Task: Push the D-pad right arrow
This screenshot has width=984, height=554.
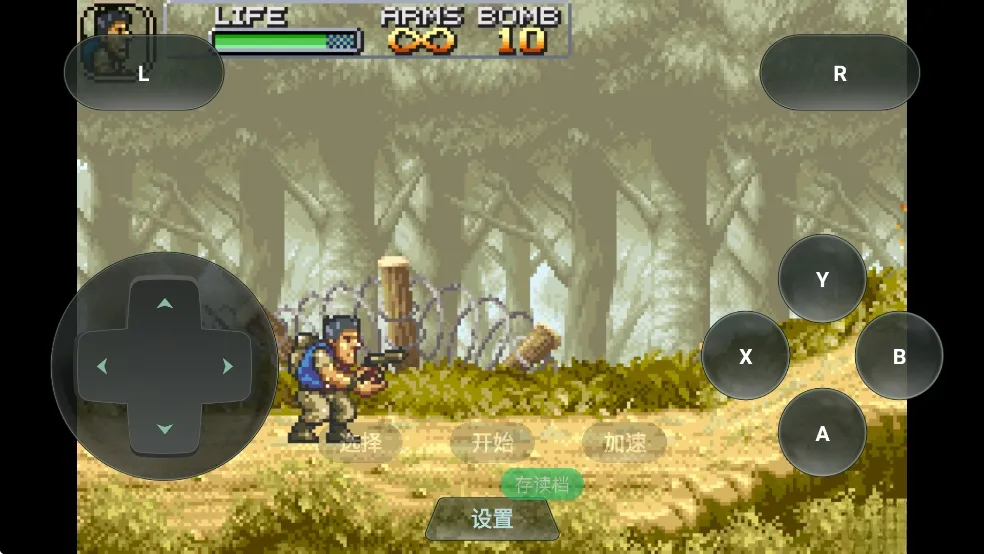Action: tap(228, 366)
